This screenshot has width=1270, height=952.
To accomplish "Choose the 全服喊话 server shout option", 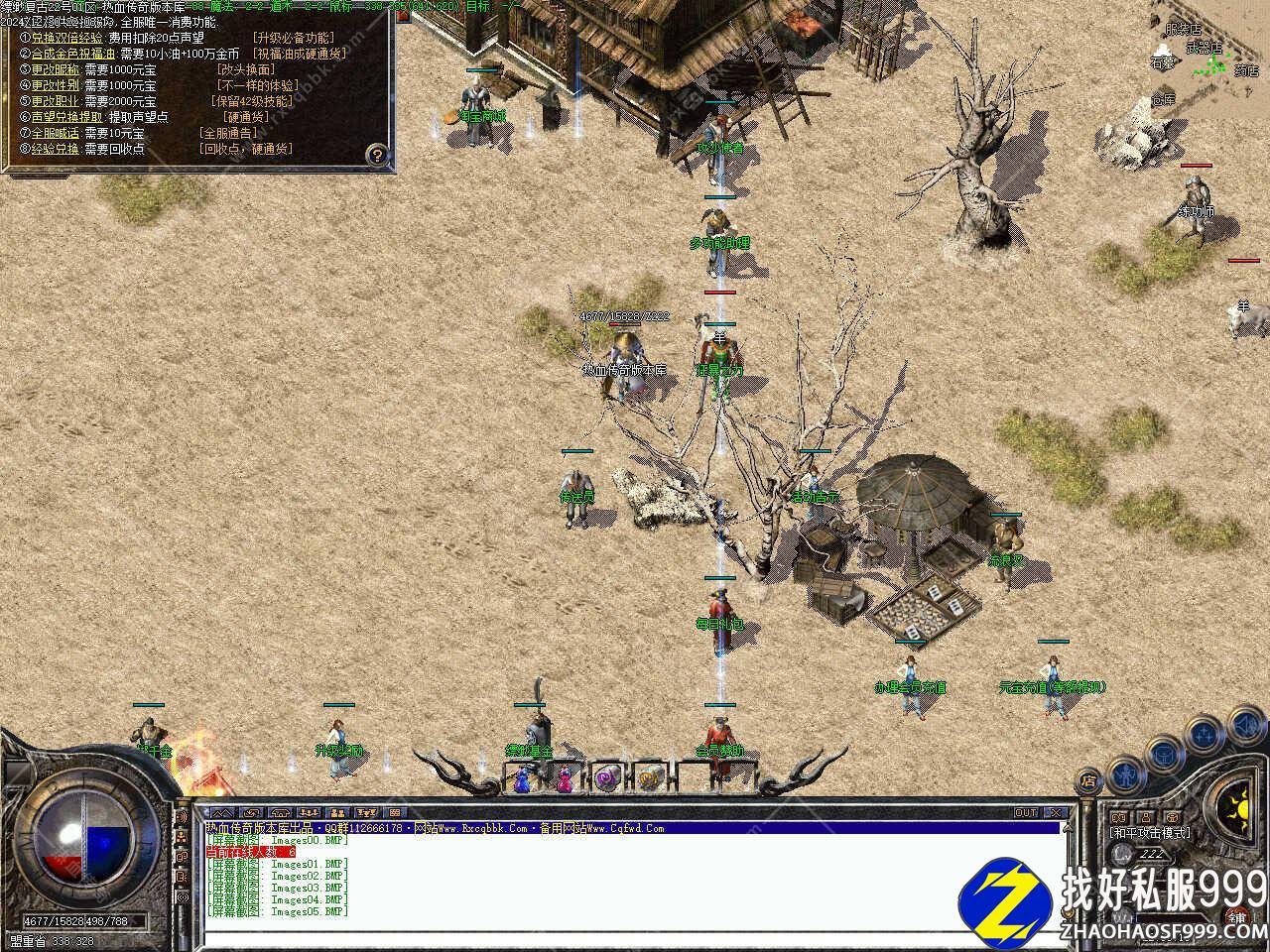I will 56,133.
